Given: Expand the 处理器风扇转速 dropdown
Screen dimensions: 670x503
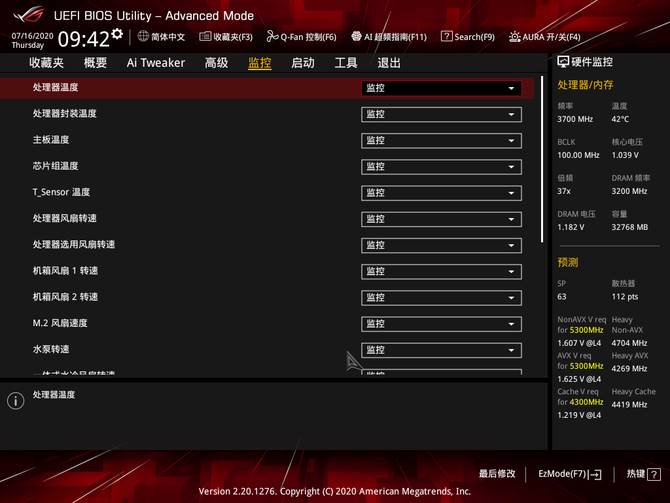Looking at the screenshot, I should [x=441, y=219].
